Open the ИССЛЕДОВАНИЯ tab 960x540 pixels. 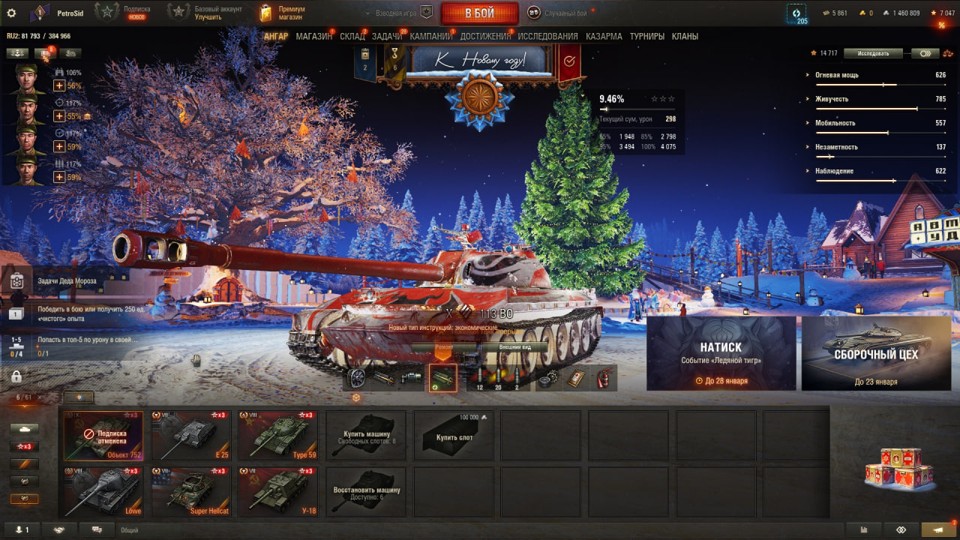pos(547,37)
